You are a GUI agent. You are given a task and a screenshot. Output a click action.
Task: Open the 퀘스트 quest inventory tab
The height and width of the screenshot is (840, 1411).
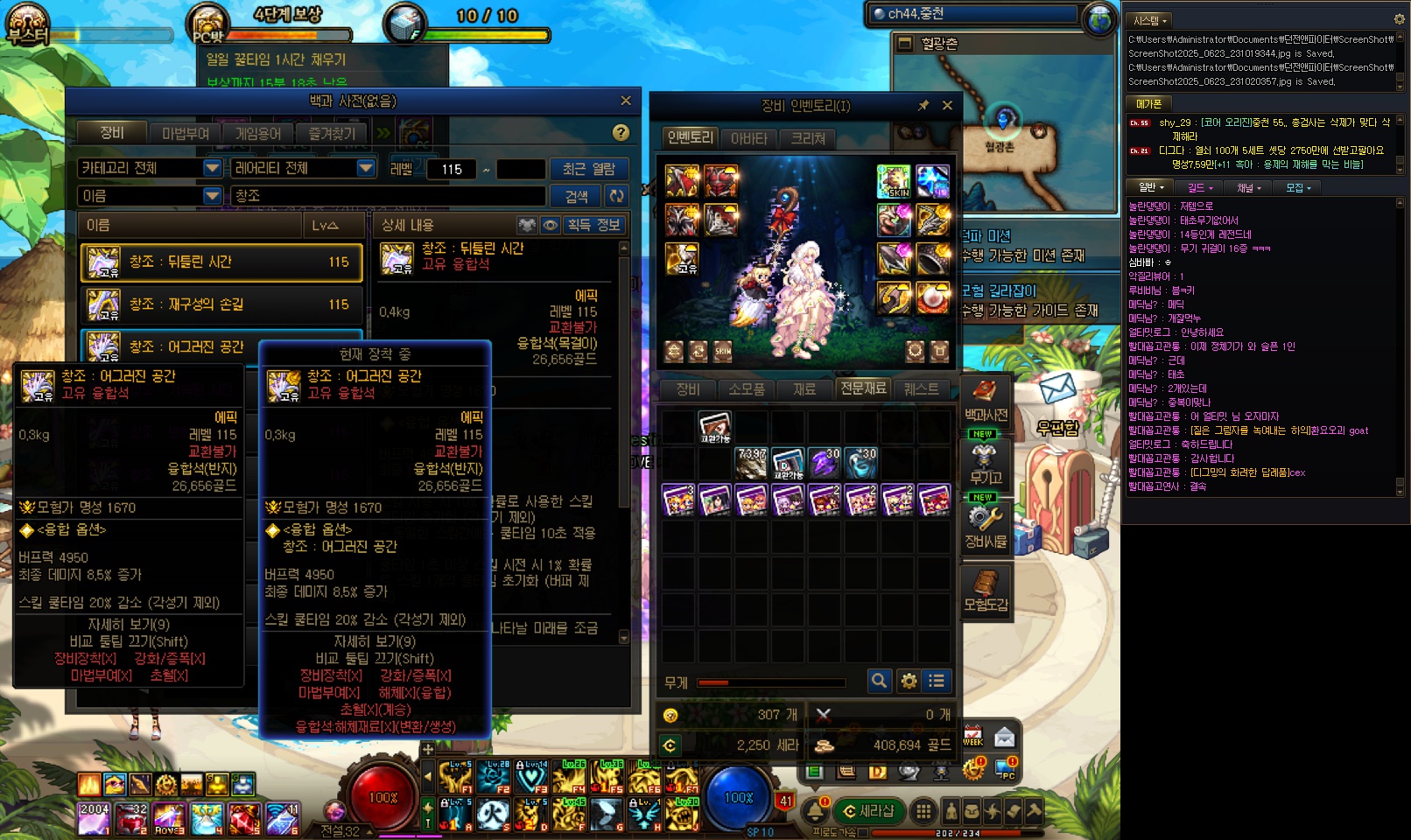(x=921, y=388)
